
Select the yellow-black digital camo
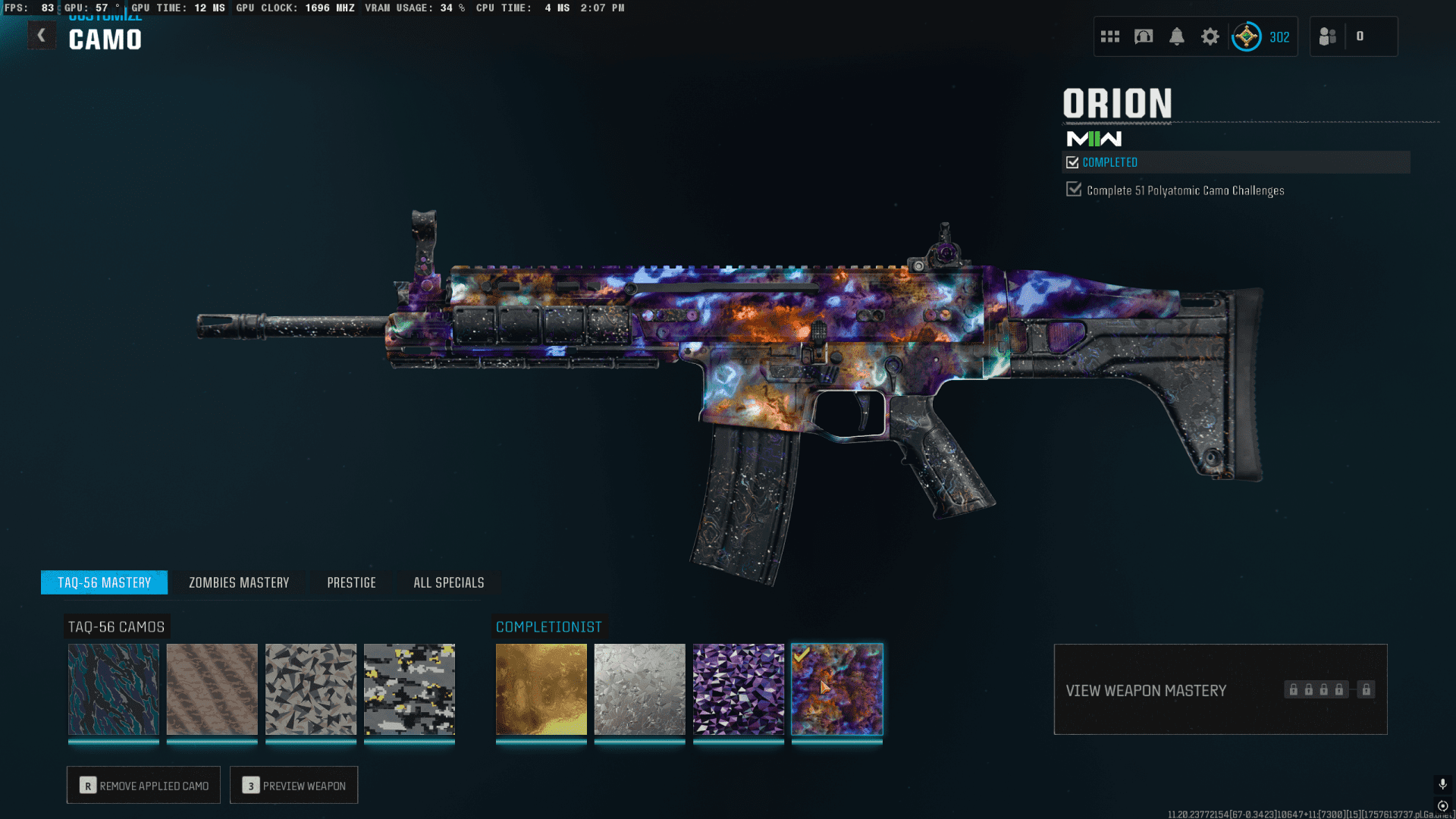point(409,689)
